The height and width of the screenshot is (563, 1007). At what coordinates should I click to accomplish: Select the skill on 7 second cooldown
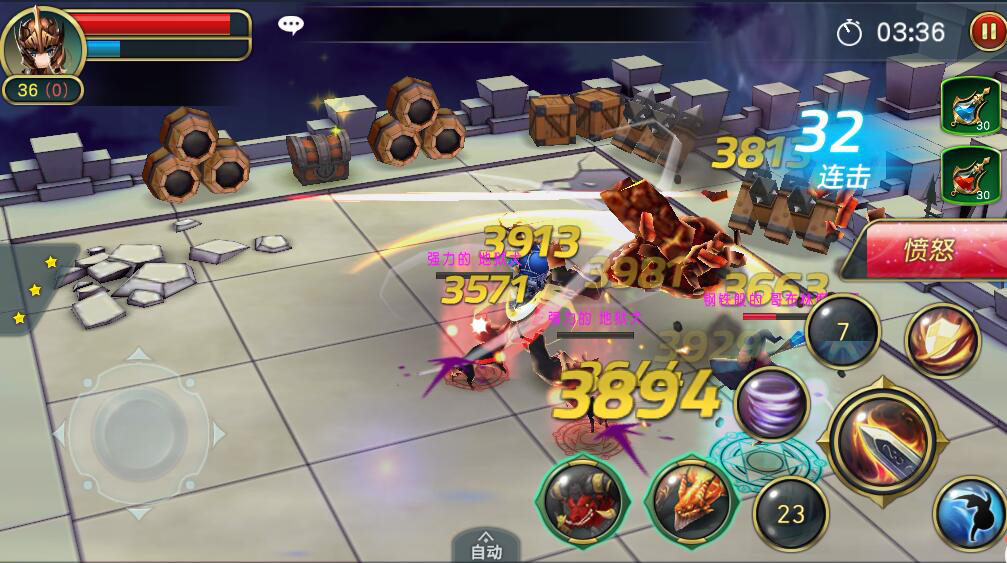point(842,332)
